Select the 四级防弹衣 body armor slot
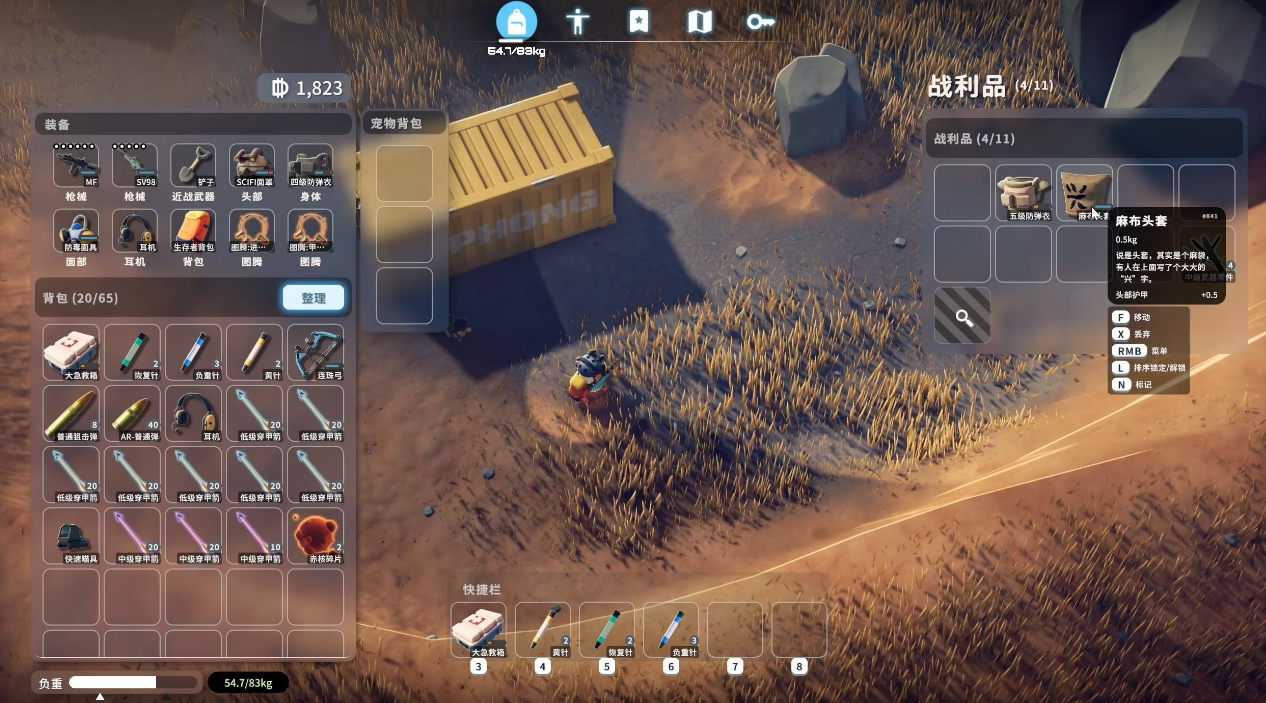1266x703 pixels. [x=311, y=166]
